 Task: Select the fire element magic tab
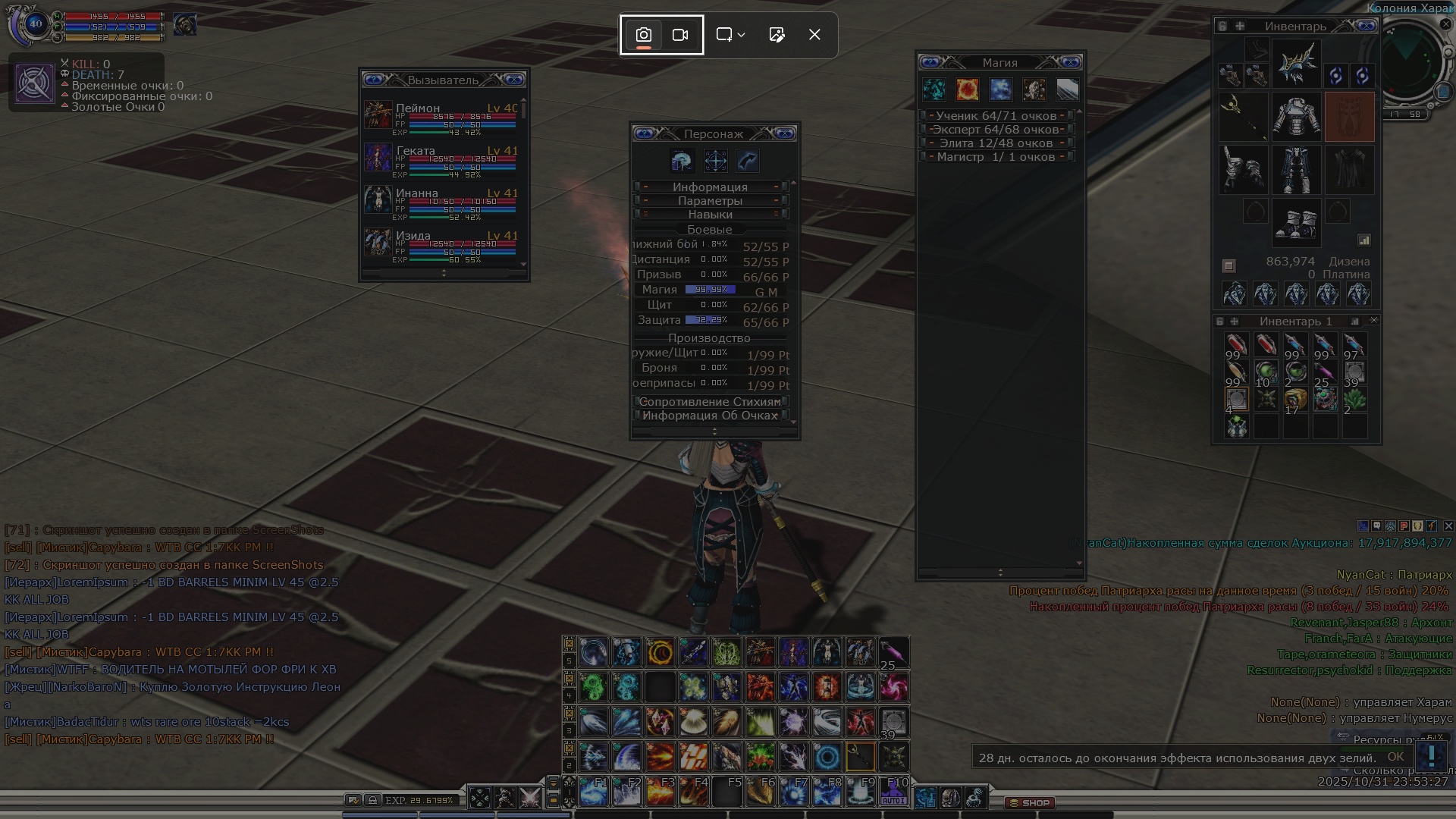pyautogui.click(x=967, y=89)
